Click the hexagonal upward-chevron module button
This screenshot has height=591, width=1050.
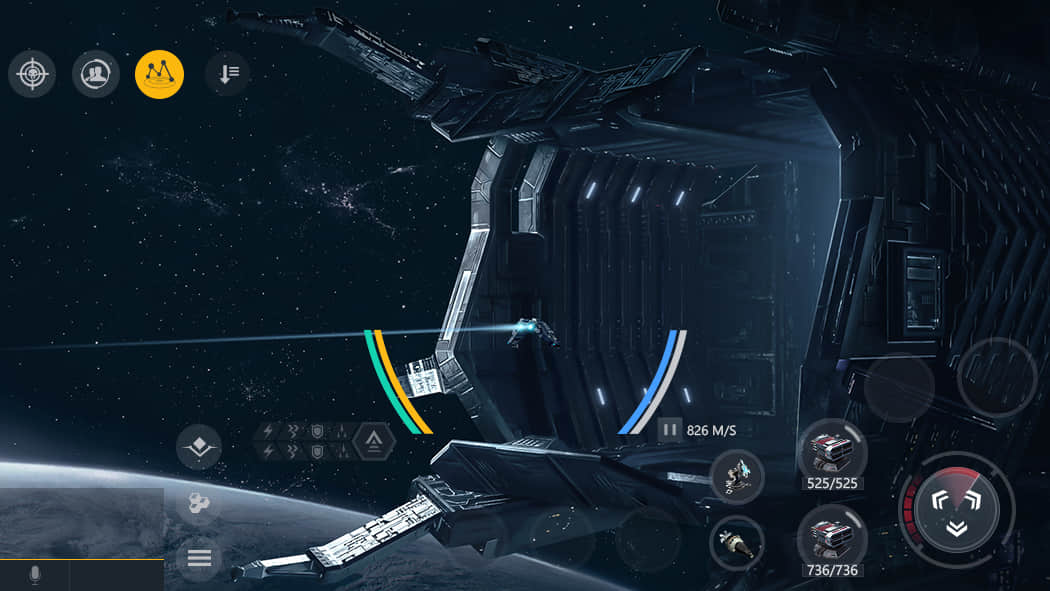click(374, 441)
